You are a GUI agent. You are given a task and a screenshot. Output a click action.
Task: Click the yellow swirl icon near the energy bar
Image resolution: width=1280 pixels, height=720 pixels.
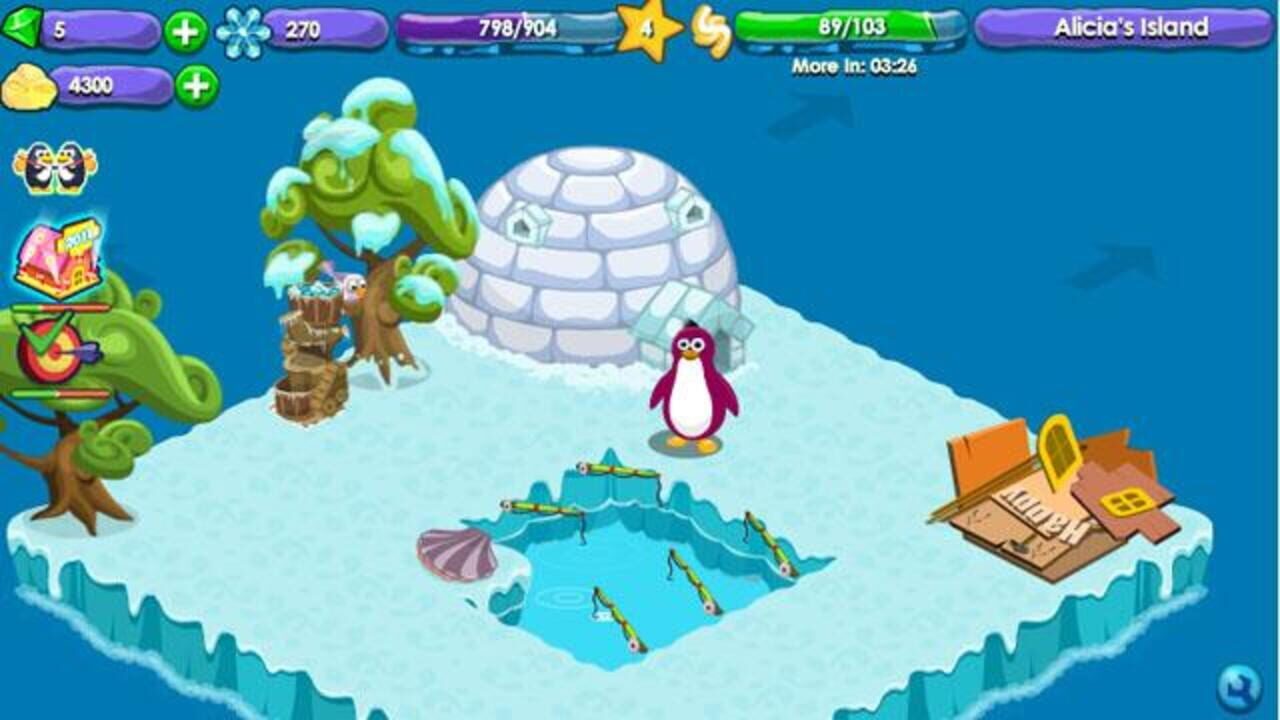[711, 31]
